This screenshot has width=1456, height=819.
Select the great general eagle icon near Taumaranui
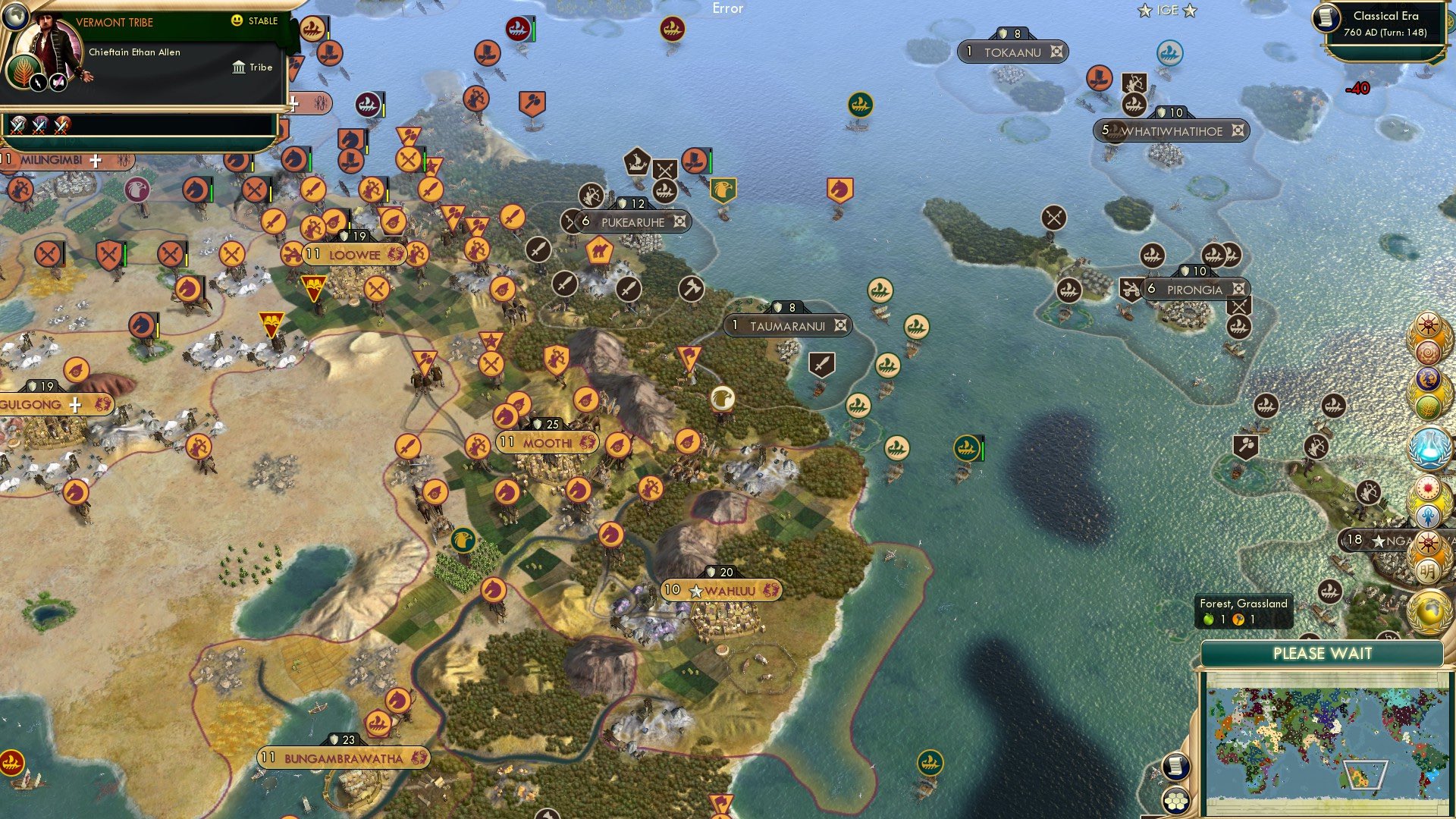pyautogui.click(x=722, y=397)
